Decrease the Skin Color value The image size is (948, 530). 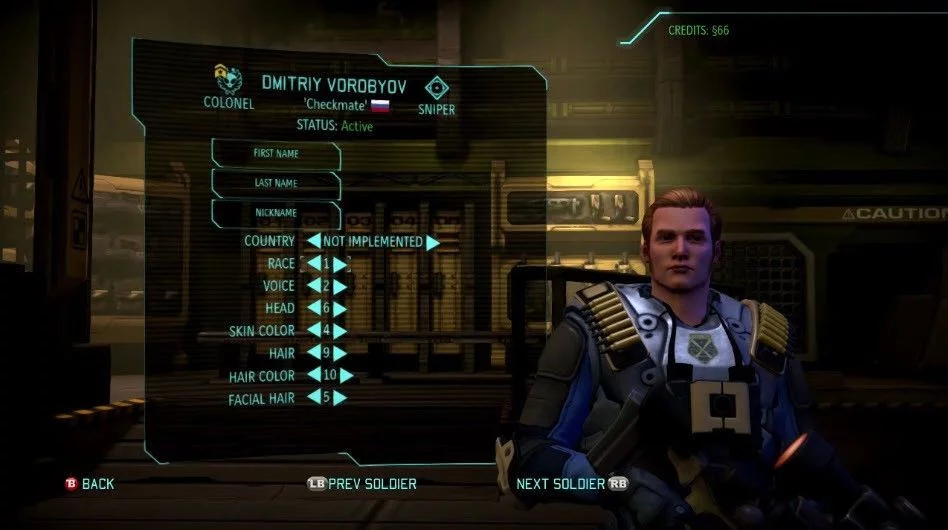tap(313, 331)
